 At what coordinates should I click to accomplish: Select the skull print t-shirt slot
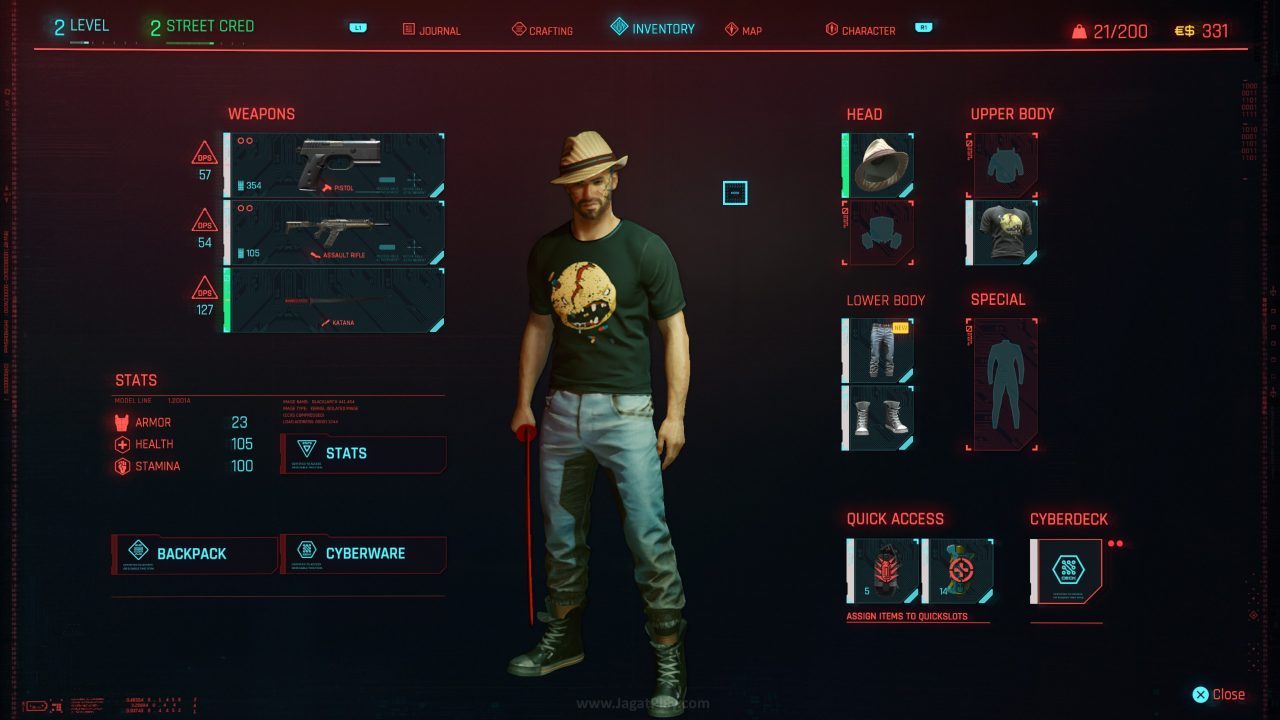[x=1003, y=232]
